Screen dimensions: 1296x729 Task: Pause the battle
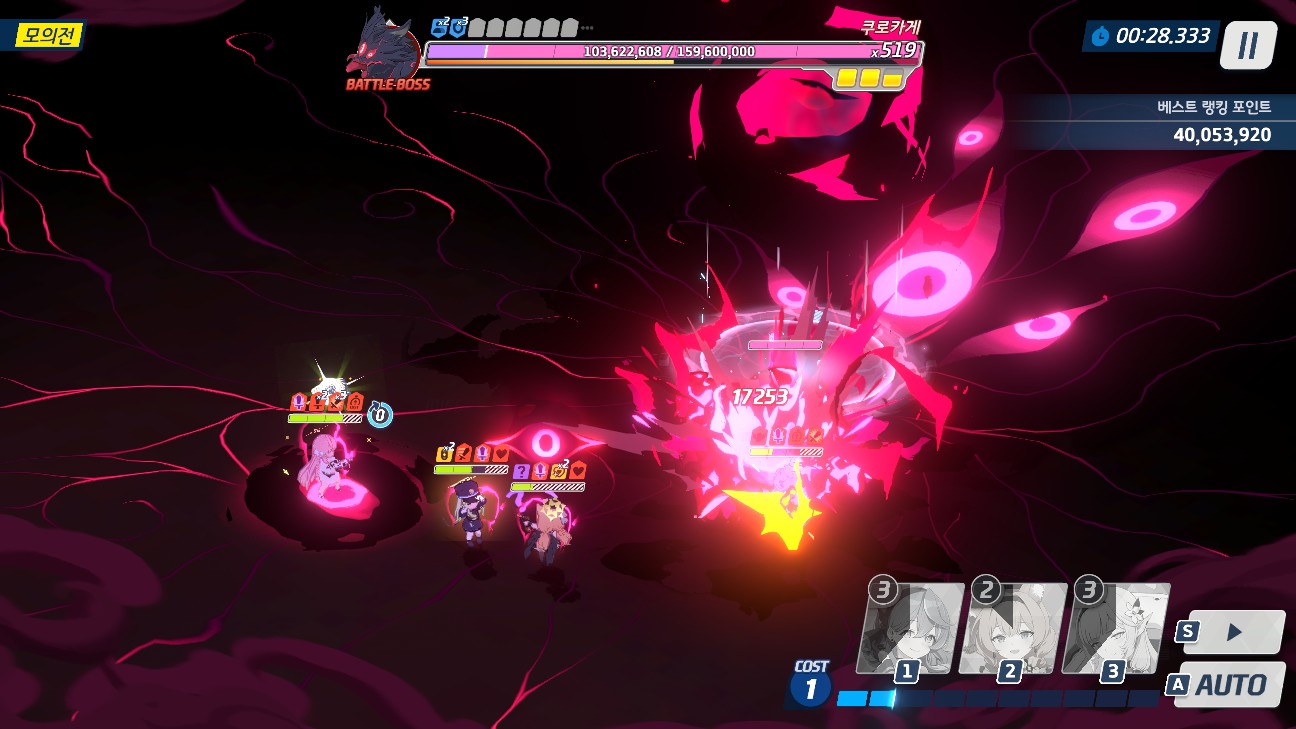point(1247,45)
